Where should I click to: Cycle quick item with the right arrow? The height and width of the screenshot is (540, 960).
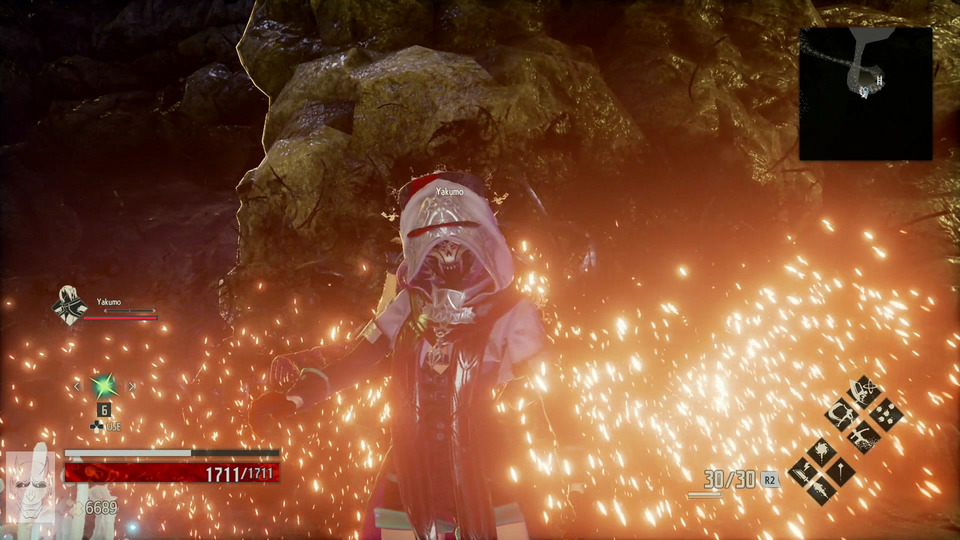[131, 386]
